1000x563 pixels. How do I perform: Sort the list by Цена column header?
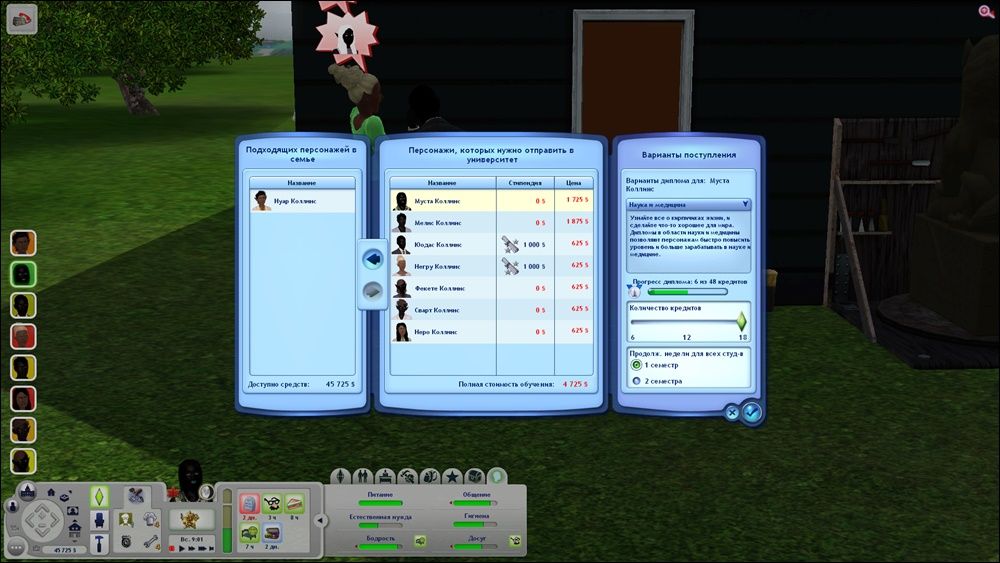click(x=574, y=183)
